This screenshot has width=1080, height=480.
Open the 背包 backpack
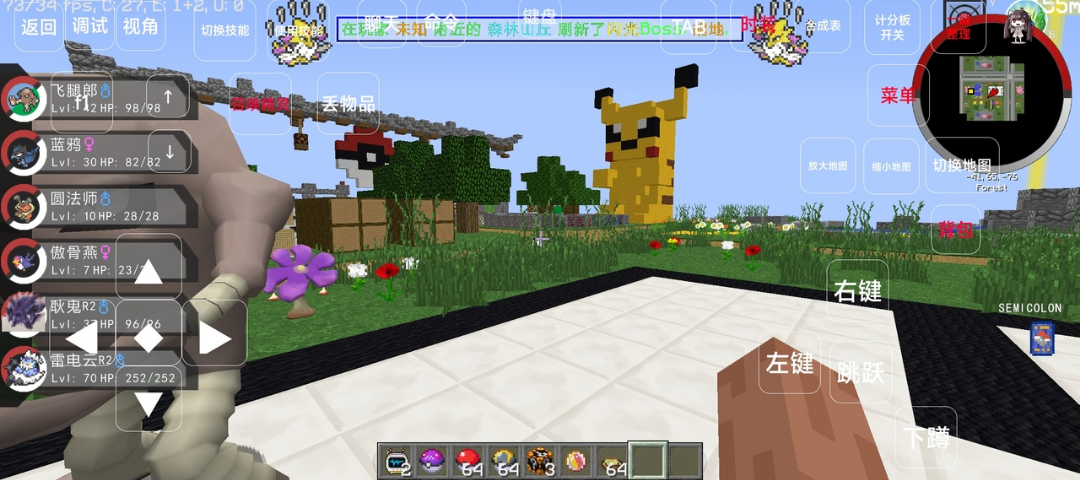pyautogui.click(x=956, y=229)
